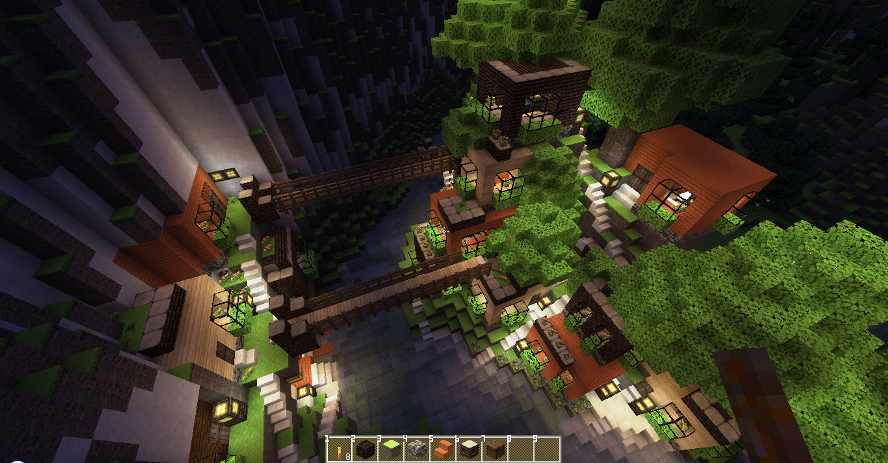Select the brown wood plank block slot

click(x=496, y=450)
